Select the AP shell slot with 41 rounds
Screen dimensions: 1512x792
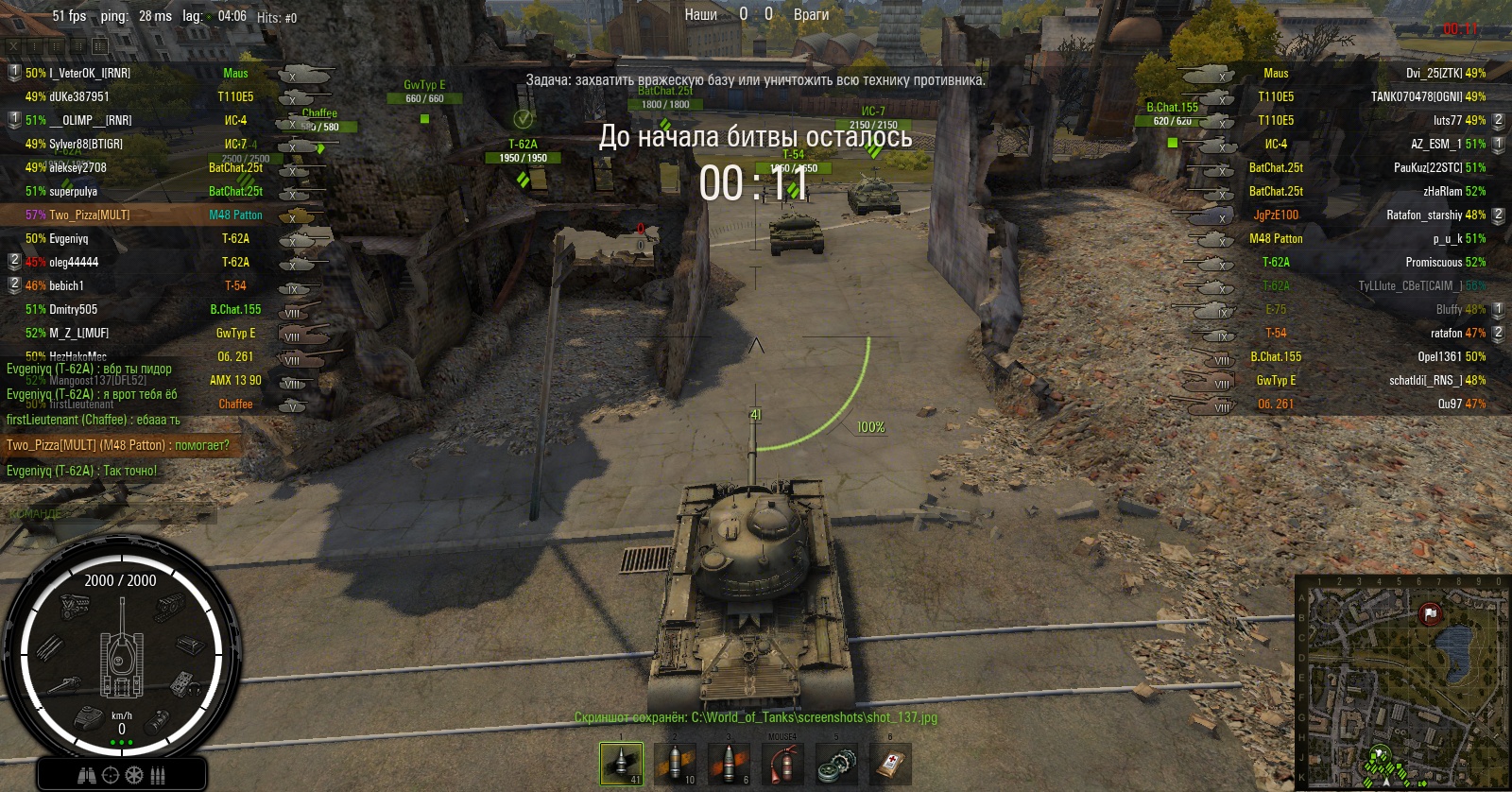621,764
